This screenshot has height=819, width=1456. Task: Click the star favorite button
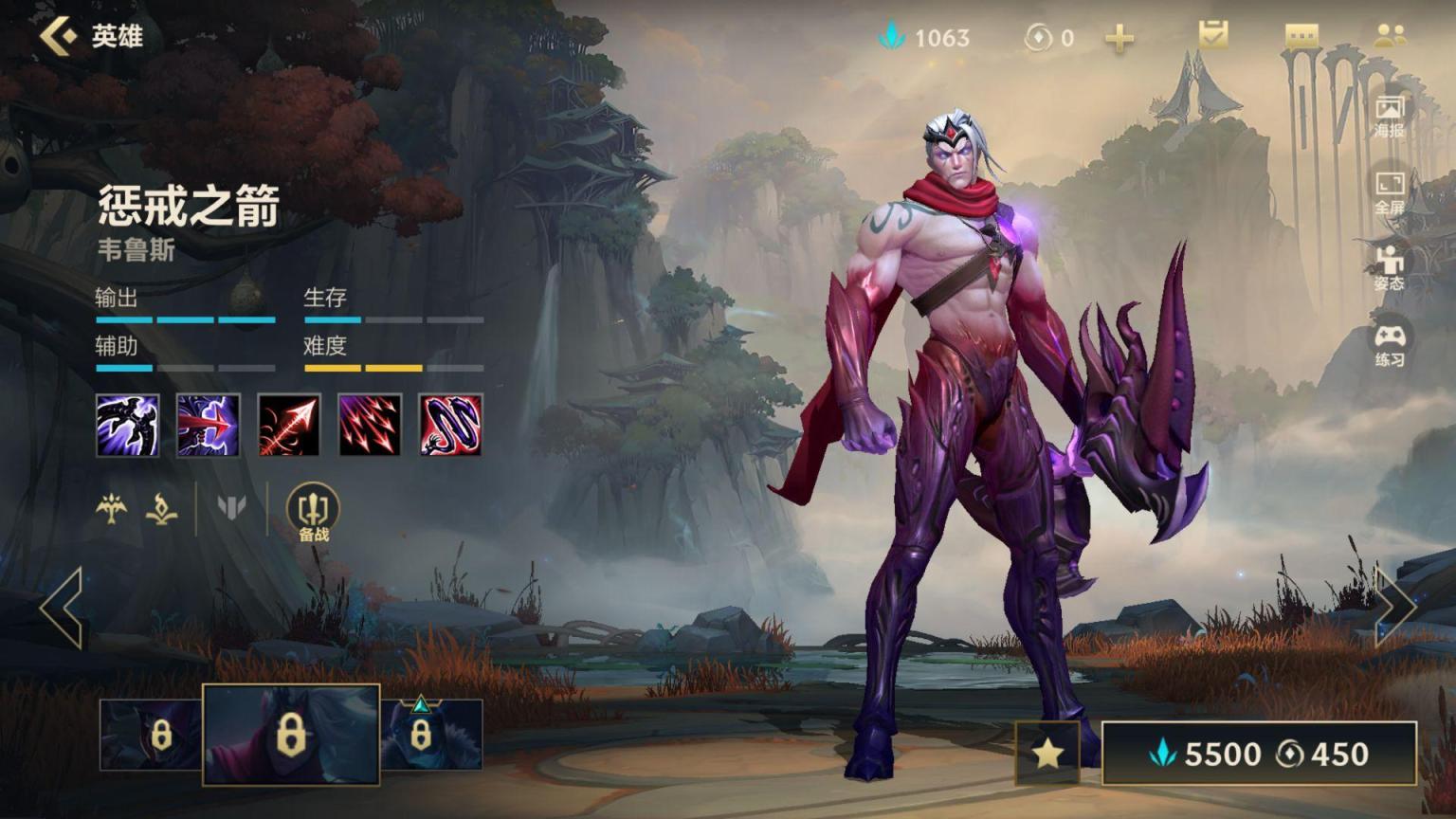pos(1046,754)
